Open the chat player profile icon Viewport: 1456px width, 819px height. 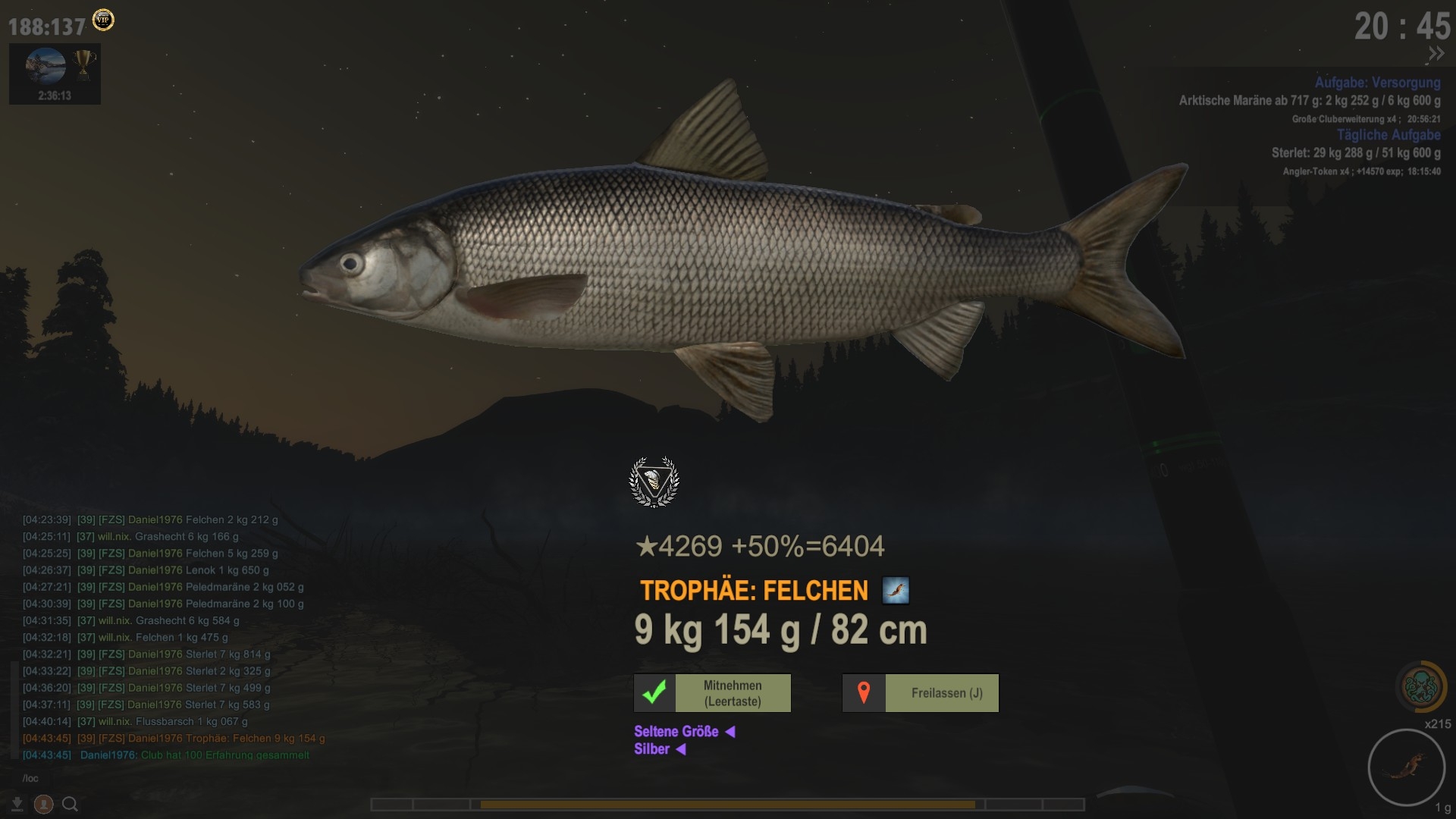tap(43, 804)
